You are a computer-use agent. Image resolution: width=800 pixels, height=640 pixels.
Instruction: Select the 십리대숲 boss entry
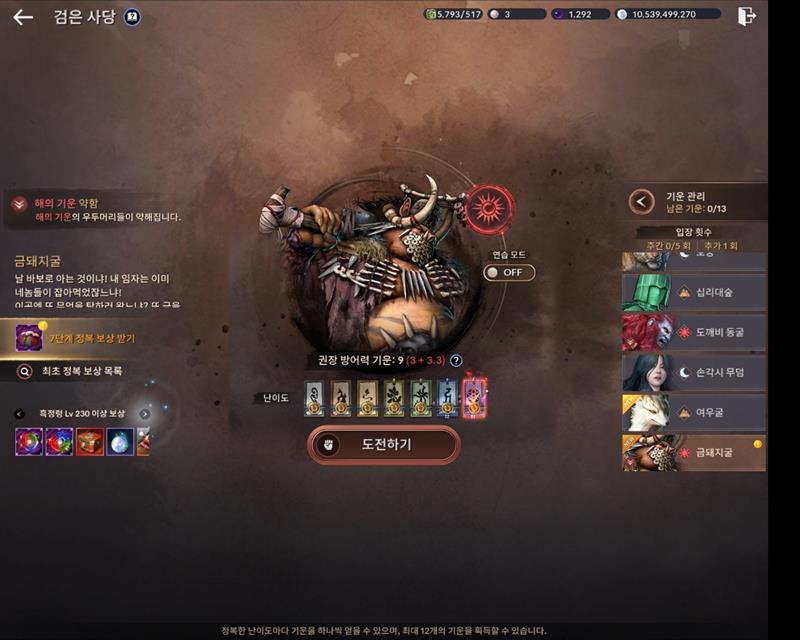[694, 292]
